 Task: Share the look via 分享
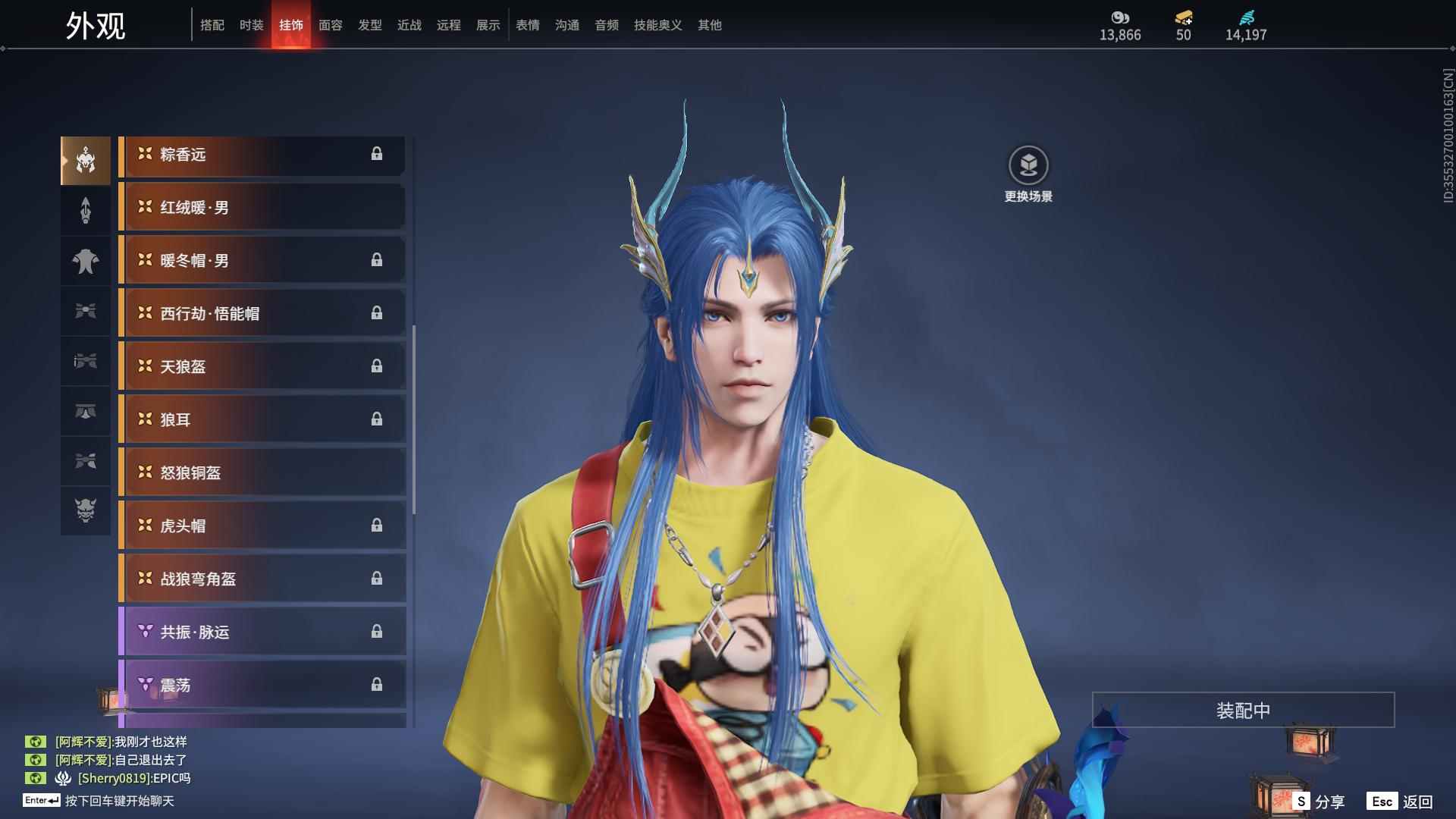(1319, 801)
